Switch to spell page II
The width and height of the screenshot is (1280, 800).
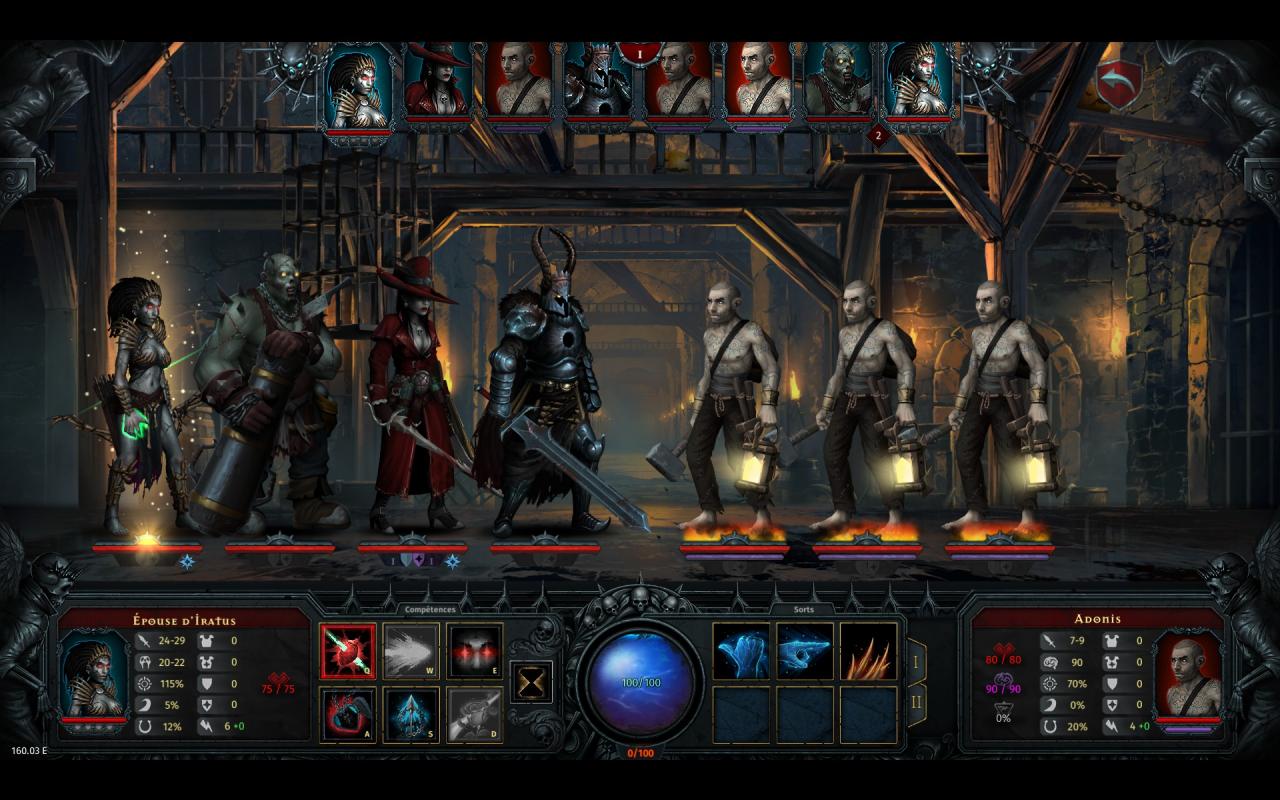(x=916, y=704)
